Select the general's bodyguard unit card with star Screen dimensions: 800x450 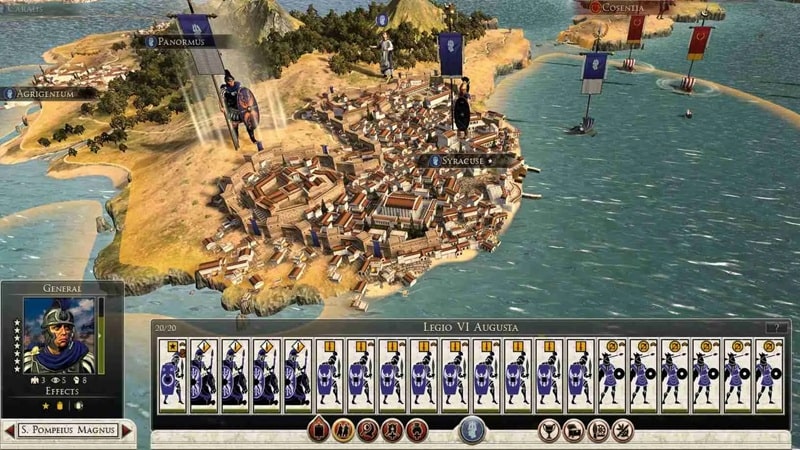point(173,375)
